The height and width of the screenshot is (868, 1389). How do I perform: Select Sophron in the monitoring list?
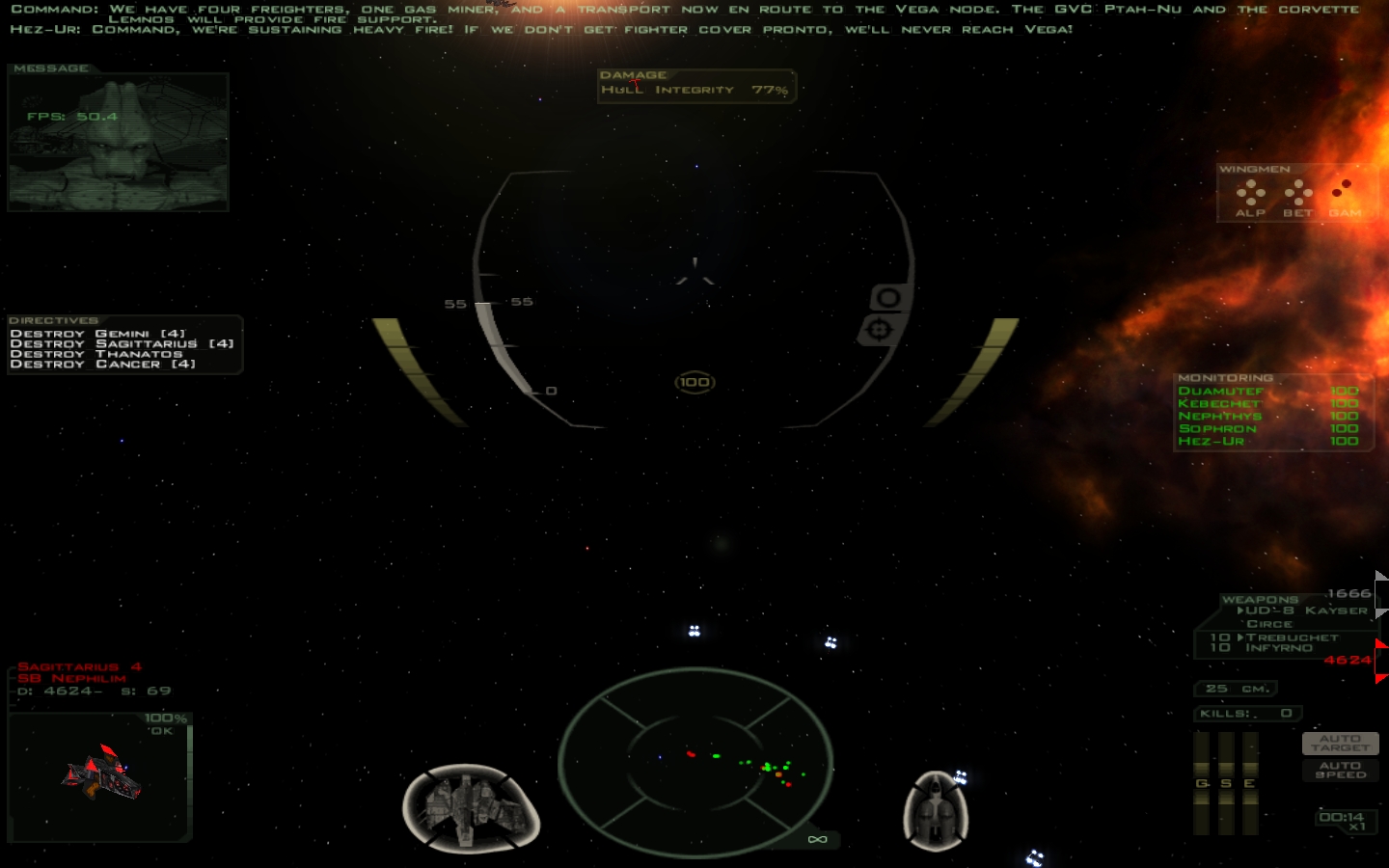click(x=1217, y=428)
